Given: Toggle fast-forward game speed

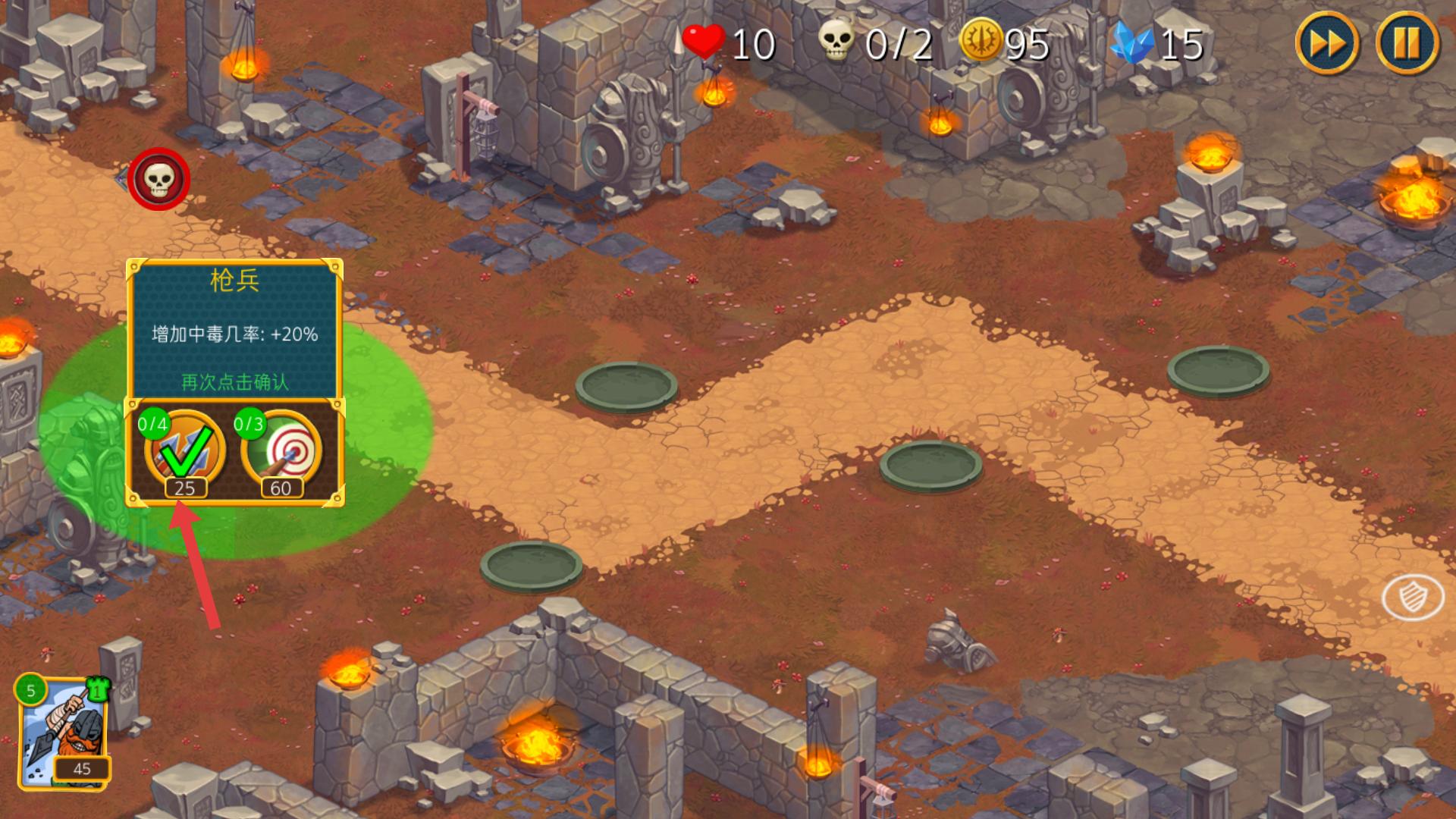Looking at the screenshot, I should [x=1327, y=42].
